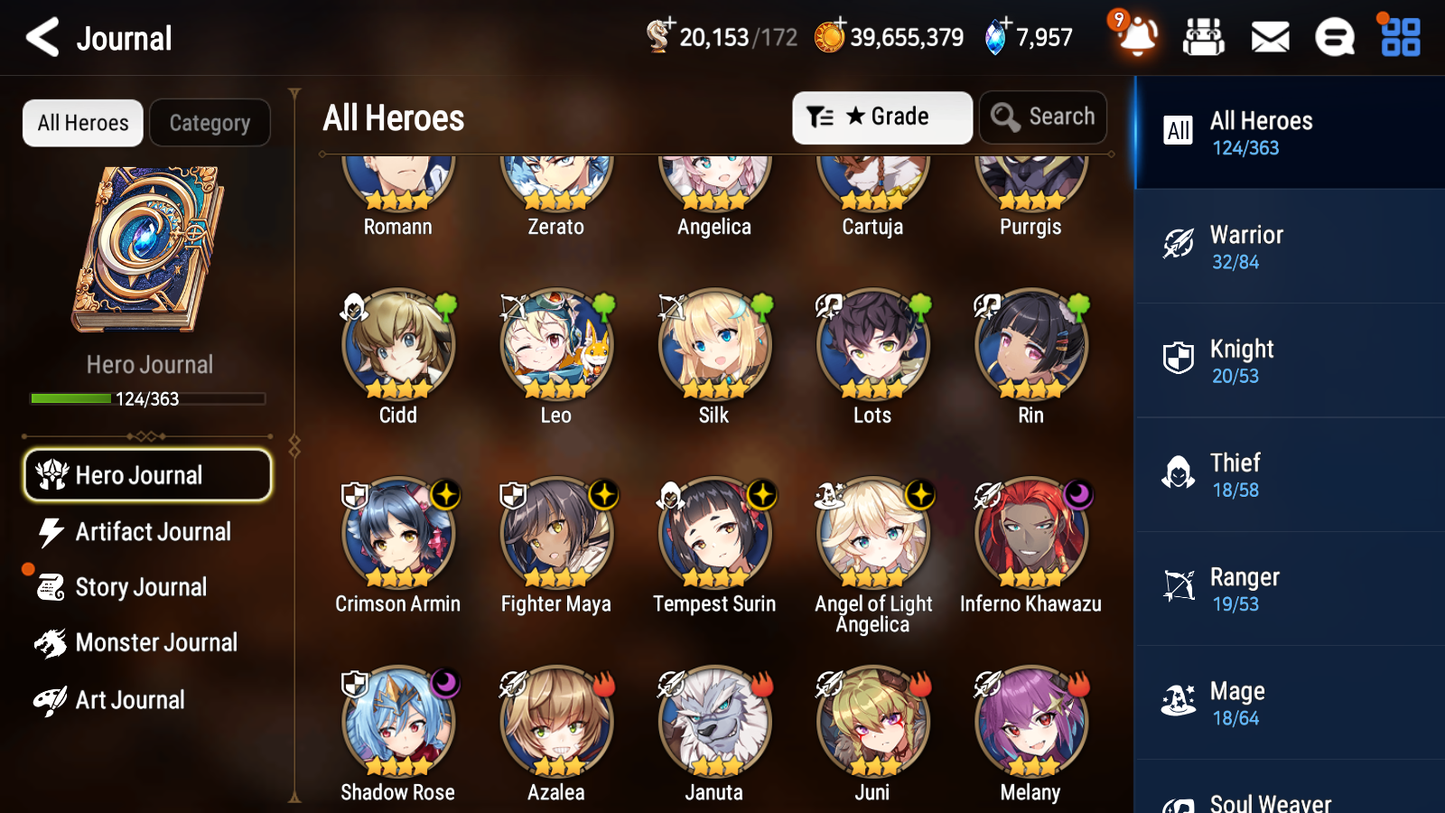View notifications via the bell icon
1445x813 pixels.
[1135, 36]
